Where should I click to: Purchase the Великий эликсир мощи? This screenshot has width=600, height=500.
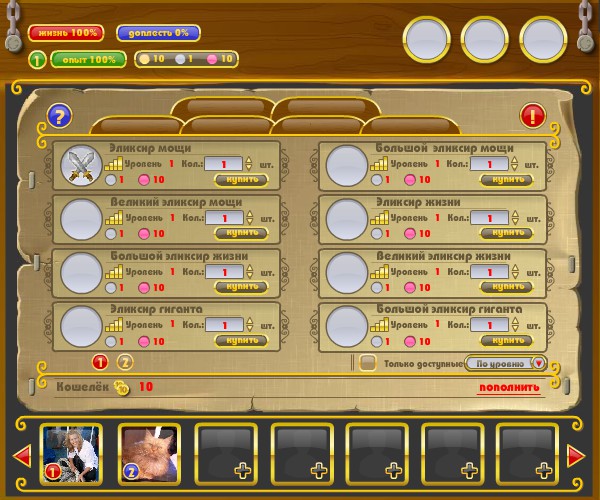click(x=241, y=233)
